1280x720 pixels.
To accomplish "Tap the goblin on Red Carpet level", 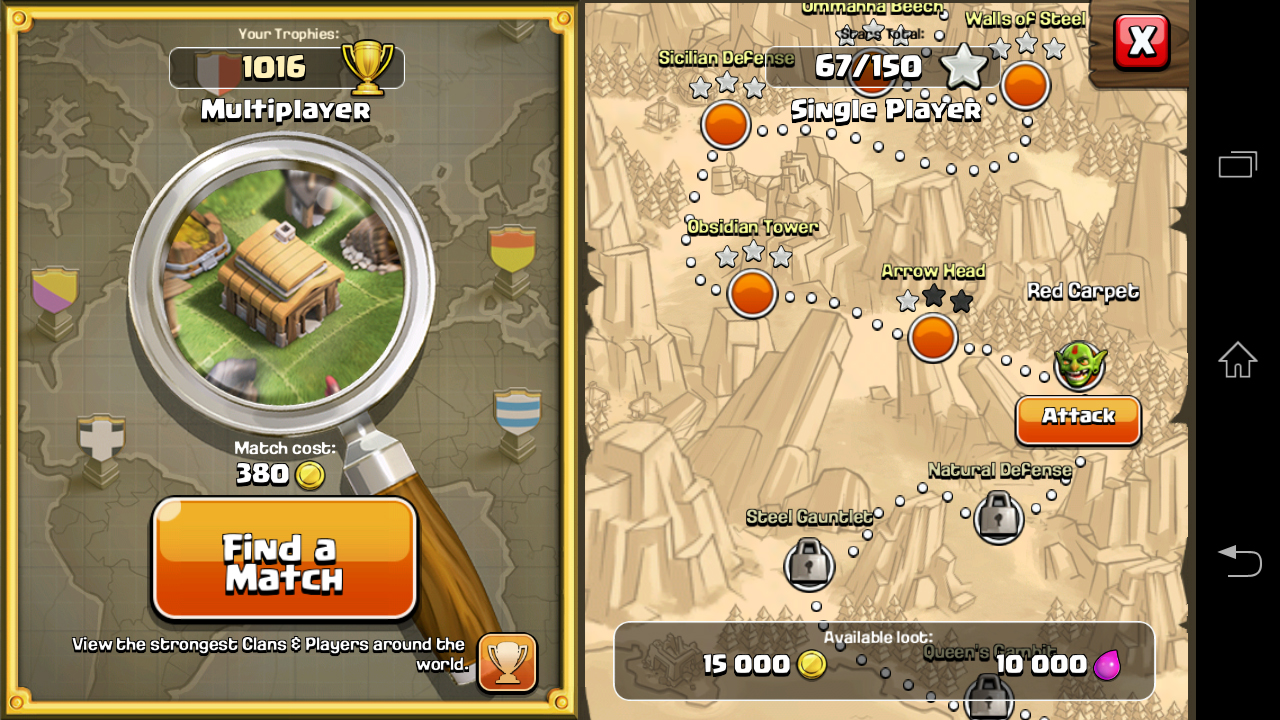I will 1078,368.
